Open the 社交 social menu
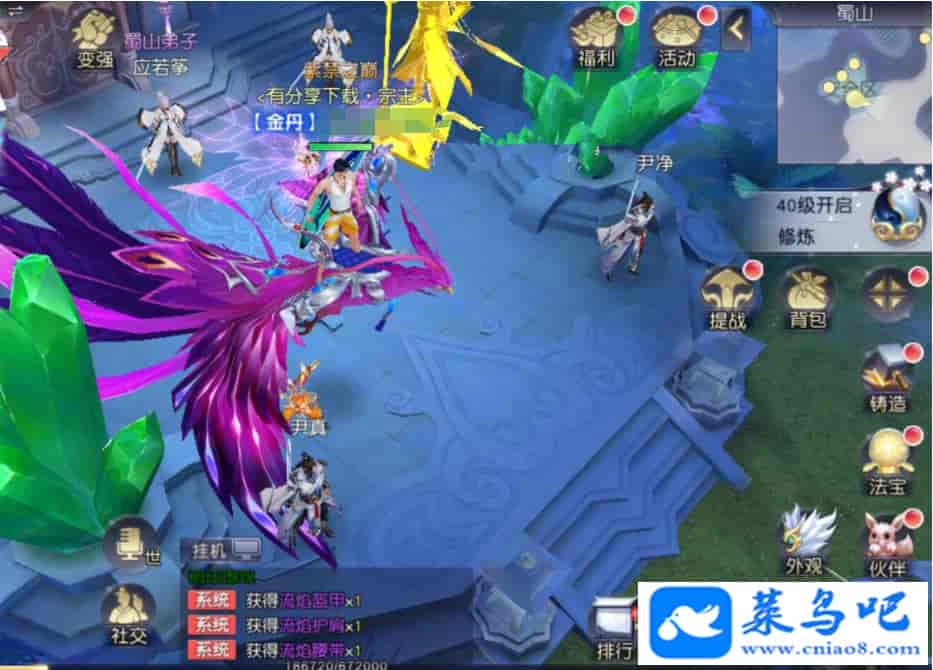Screen dimensions: 933x670 pyautogui.click(x=127, y=615)
